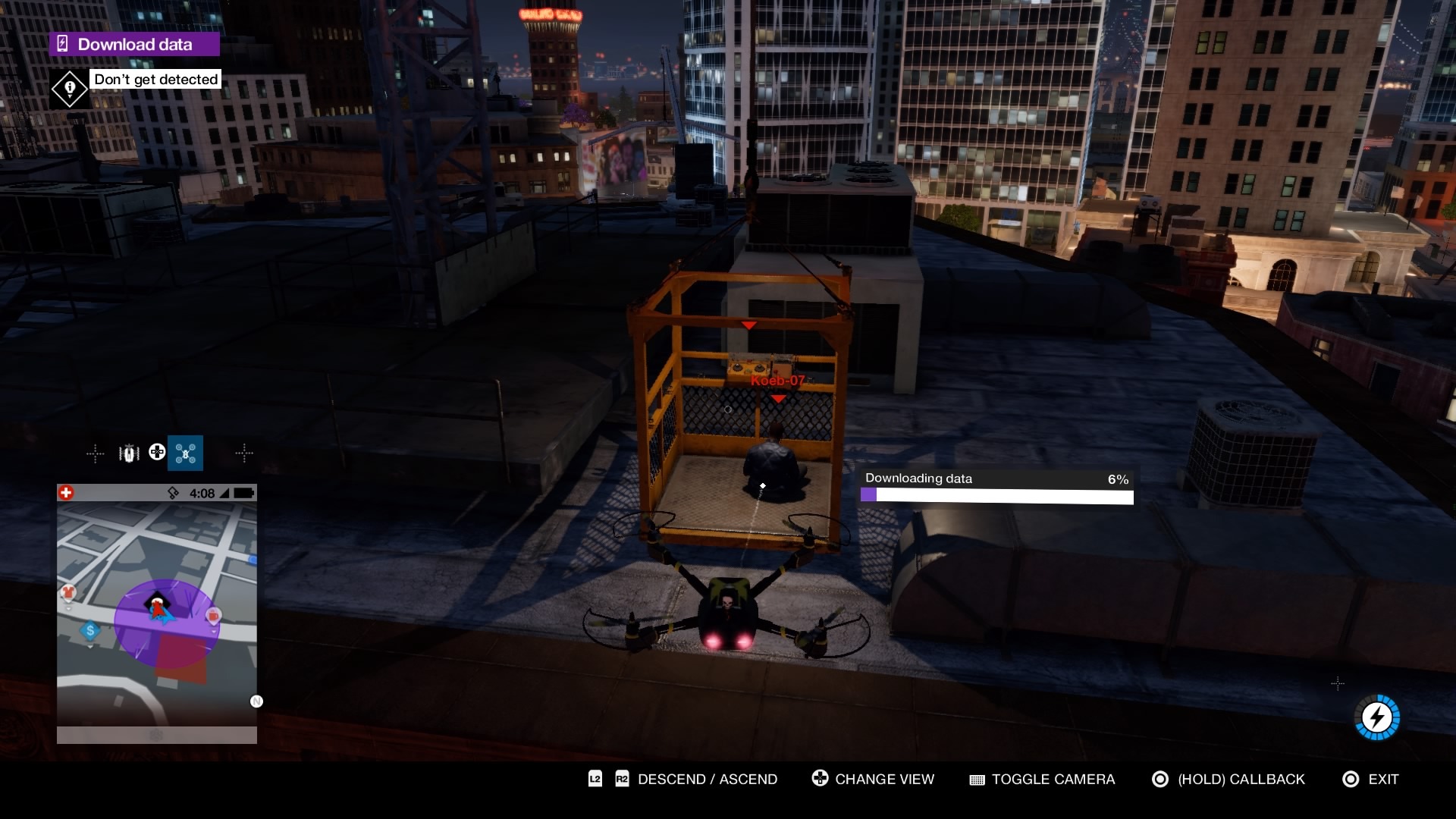Click the lightning bolt botnet battery icon
The height and width of the screenshot is (819, 1456).
pos(1376,717)
